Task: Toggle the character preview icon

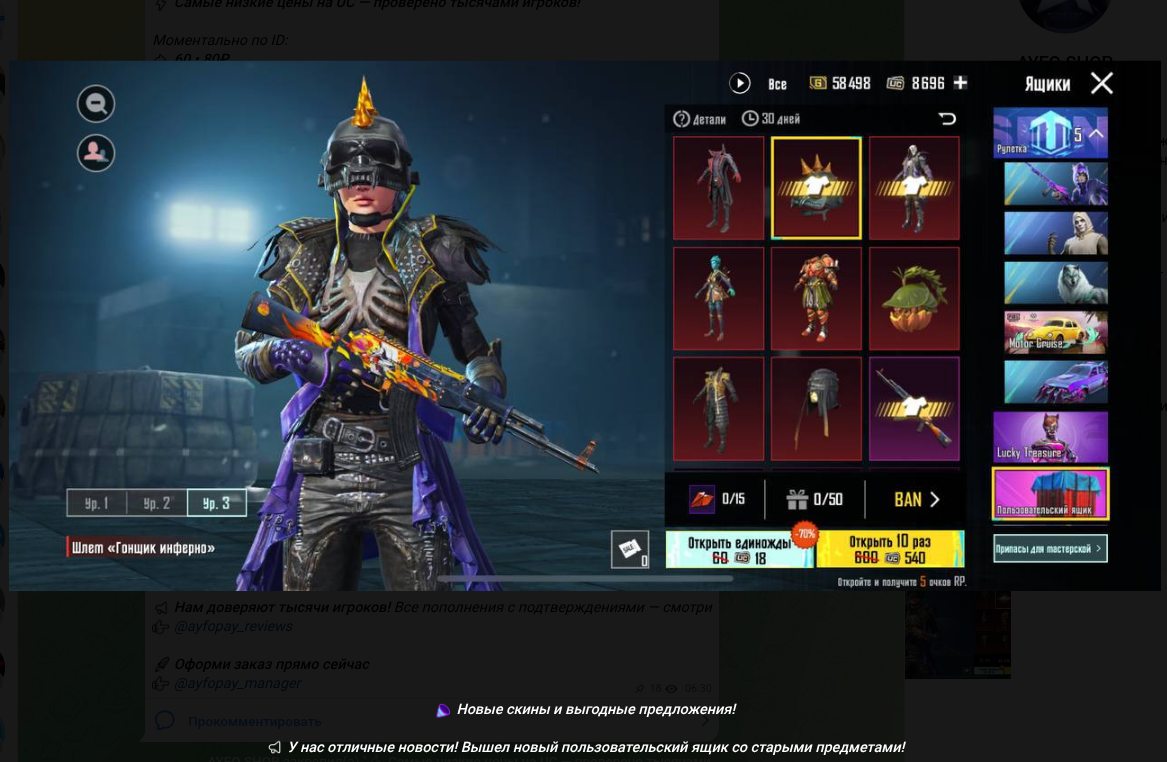Action: (96, 152)
